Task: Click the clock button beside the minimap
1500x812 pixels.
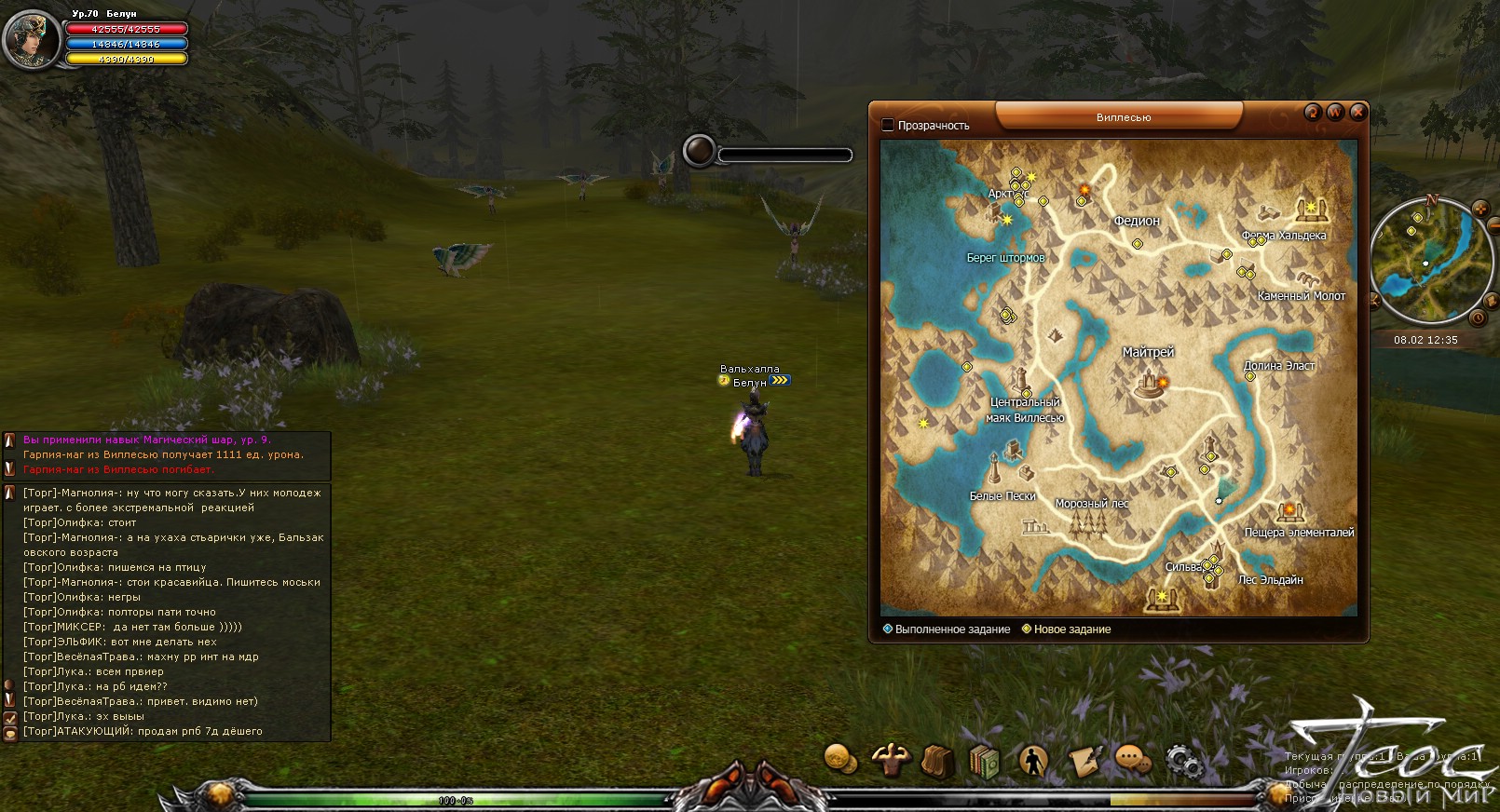Action: 1478,318
